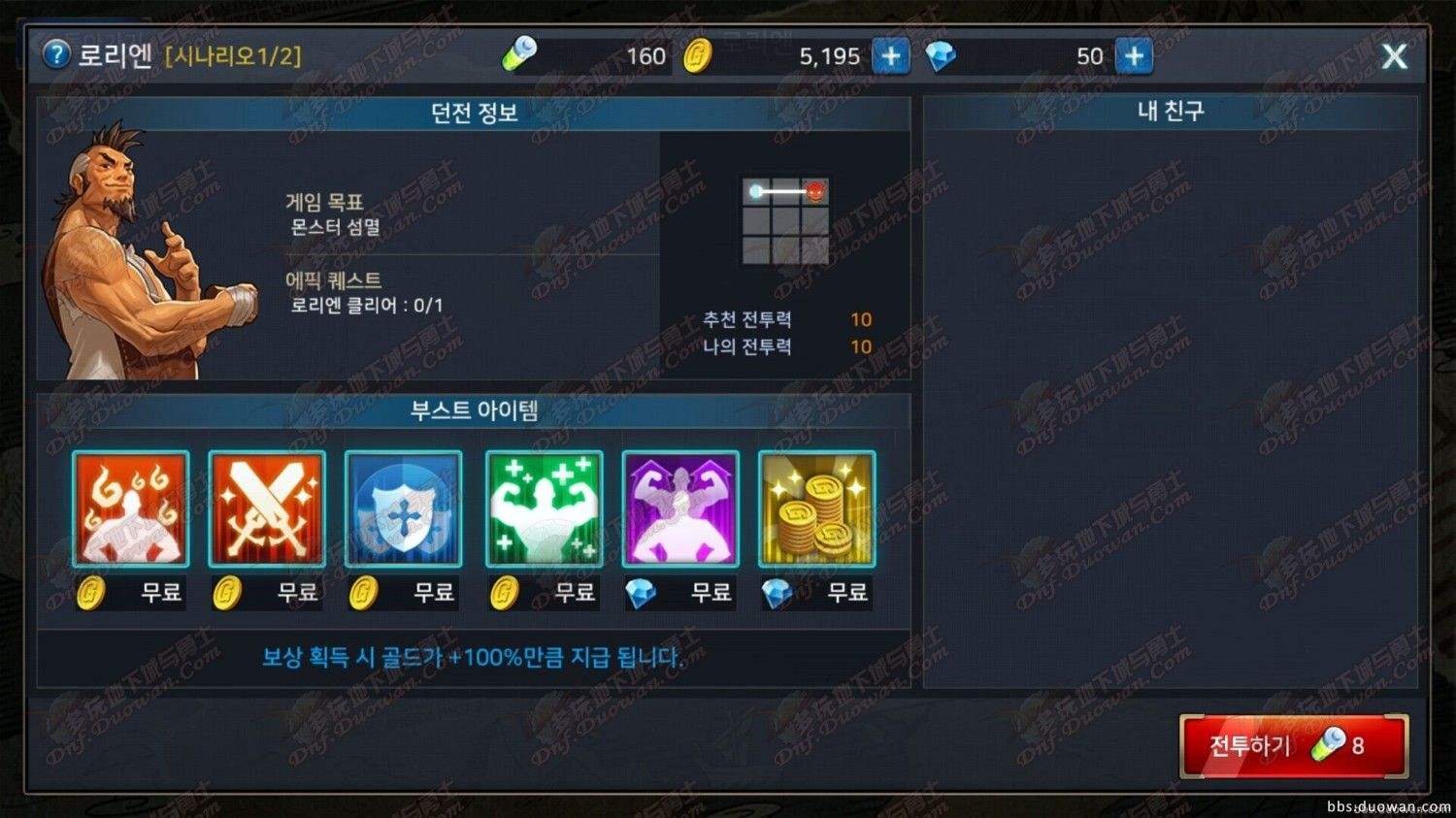Start battle with the red 전투하기 button
1456x818 pixels.
(x=1293, y=745)
